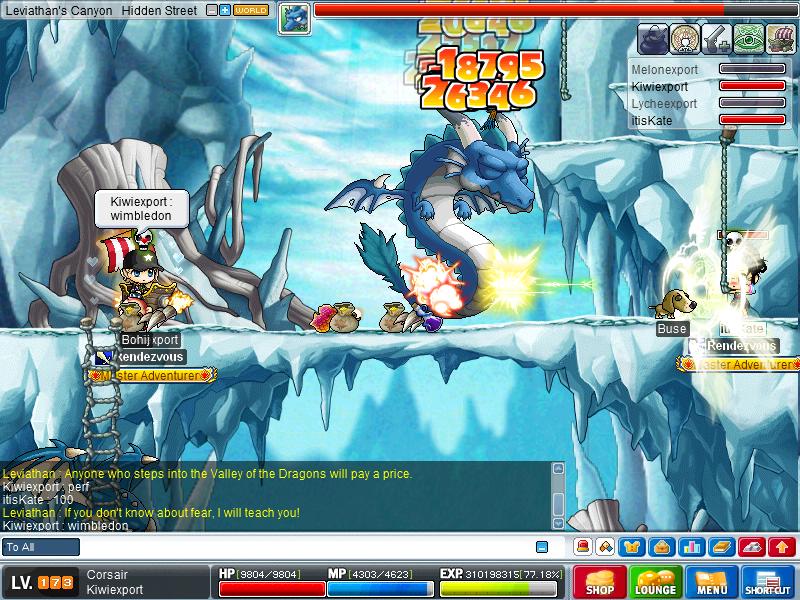Expand the minimap with plus button

point(225,10)
